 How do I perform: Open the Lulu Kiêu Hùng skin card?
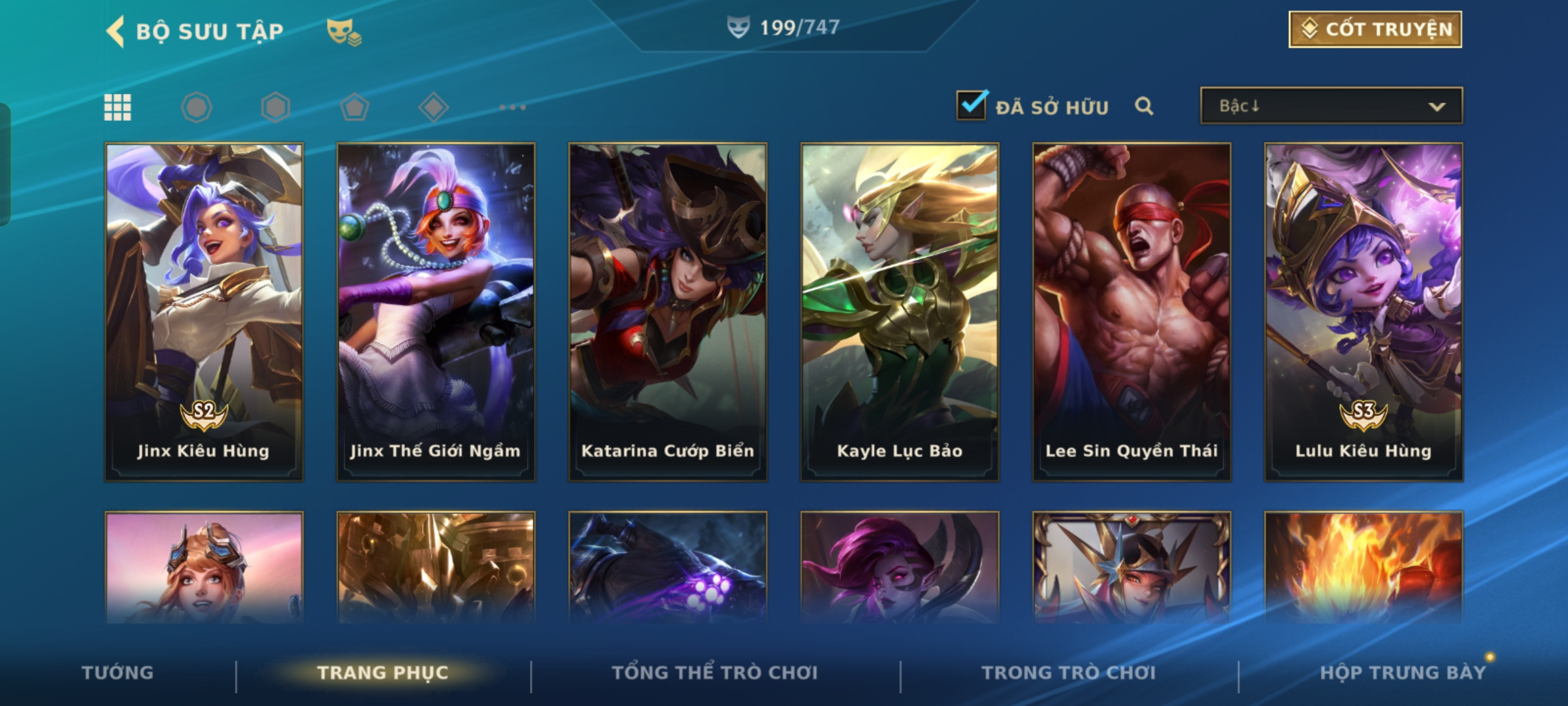click(x=1364, y=312)
